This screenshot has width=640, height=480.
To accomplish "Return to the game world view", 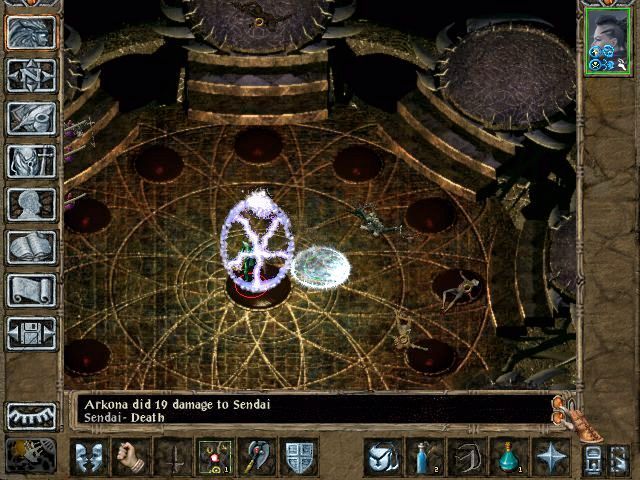I will coord(31,33).
